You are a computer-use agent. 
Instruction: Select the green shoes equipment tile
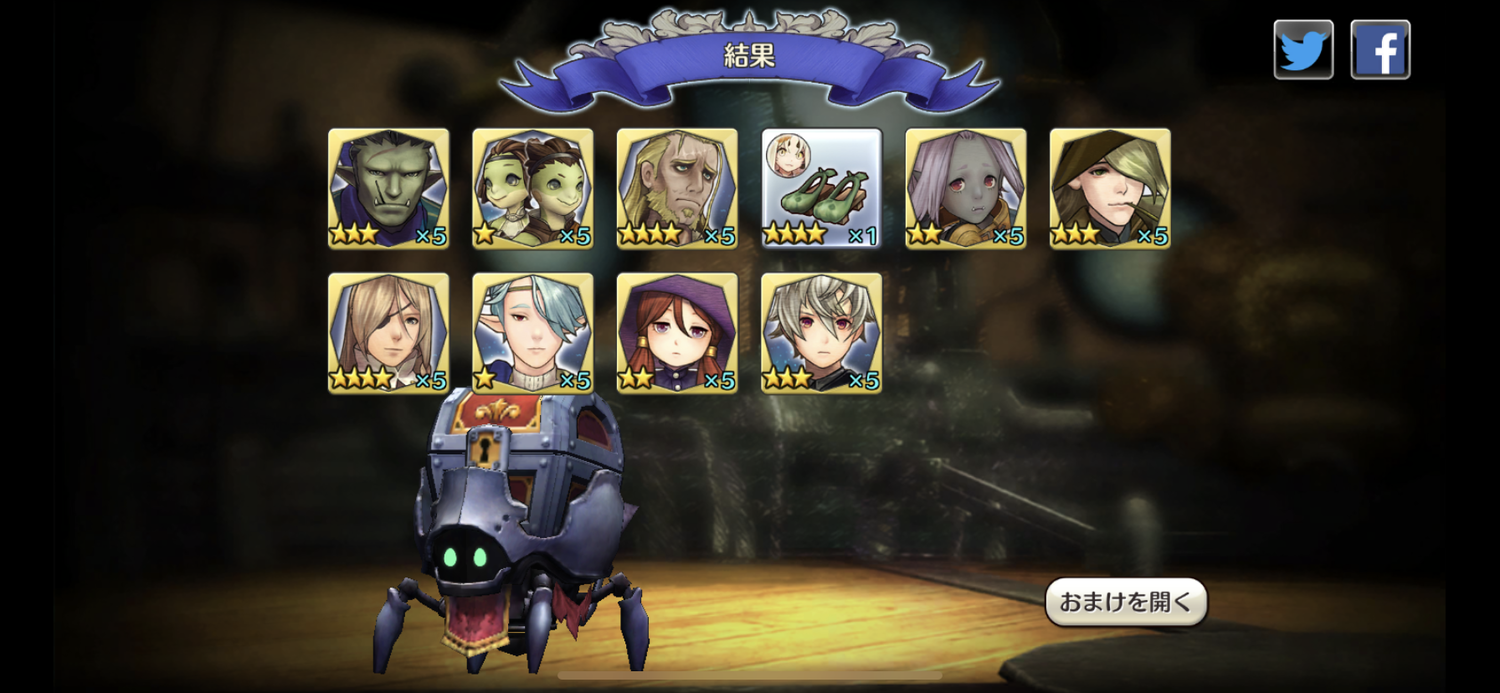821,188
